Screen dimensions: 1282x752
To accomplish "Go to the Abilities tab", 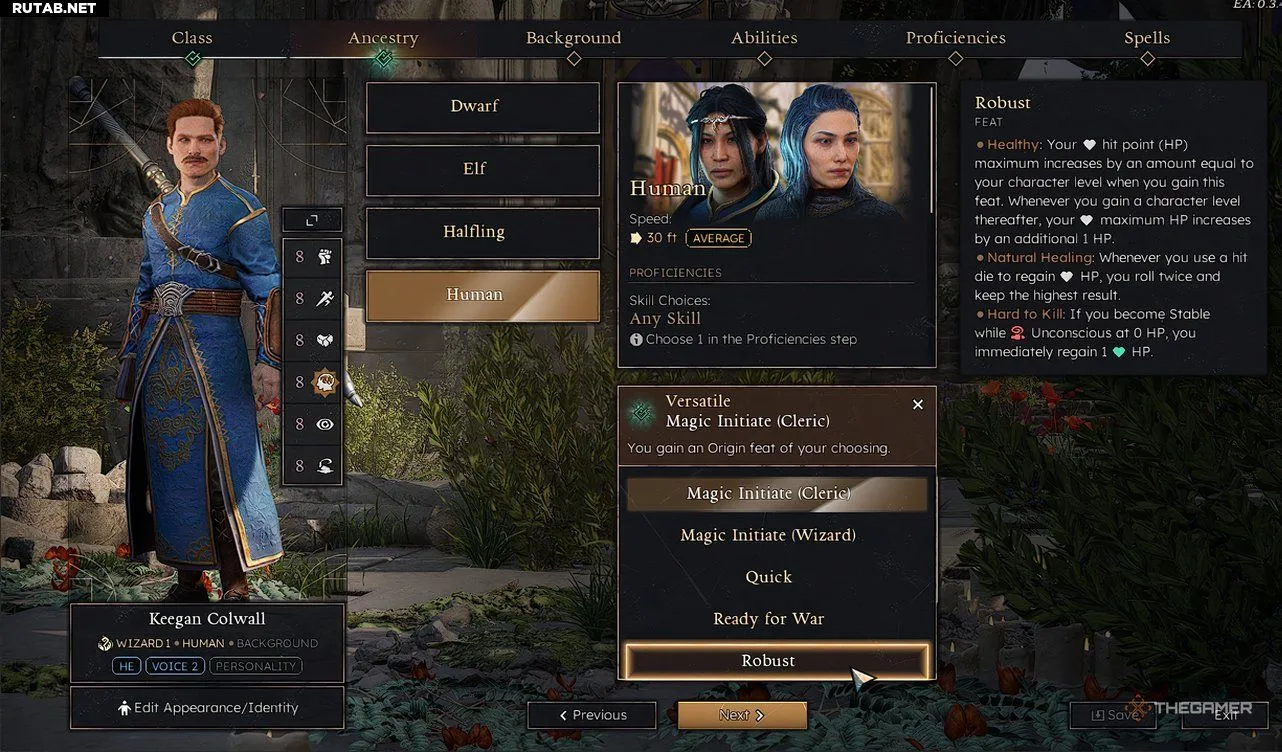I will pyautogui.click(x=764, y=38).
